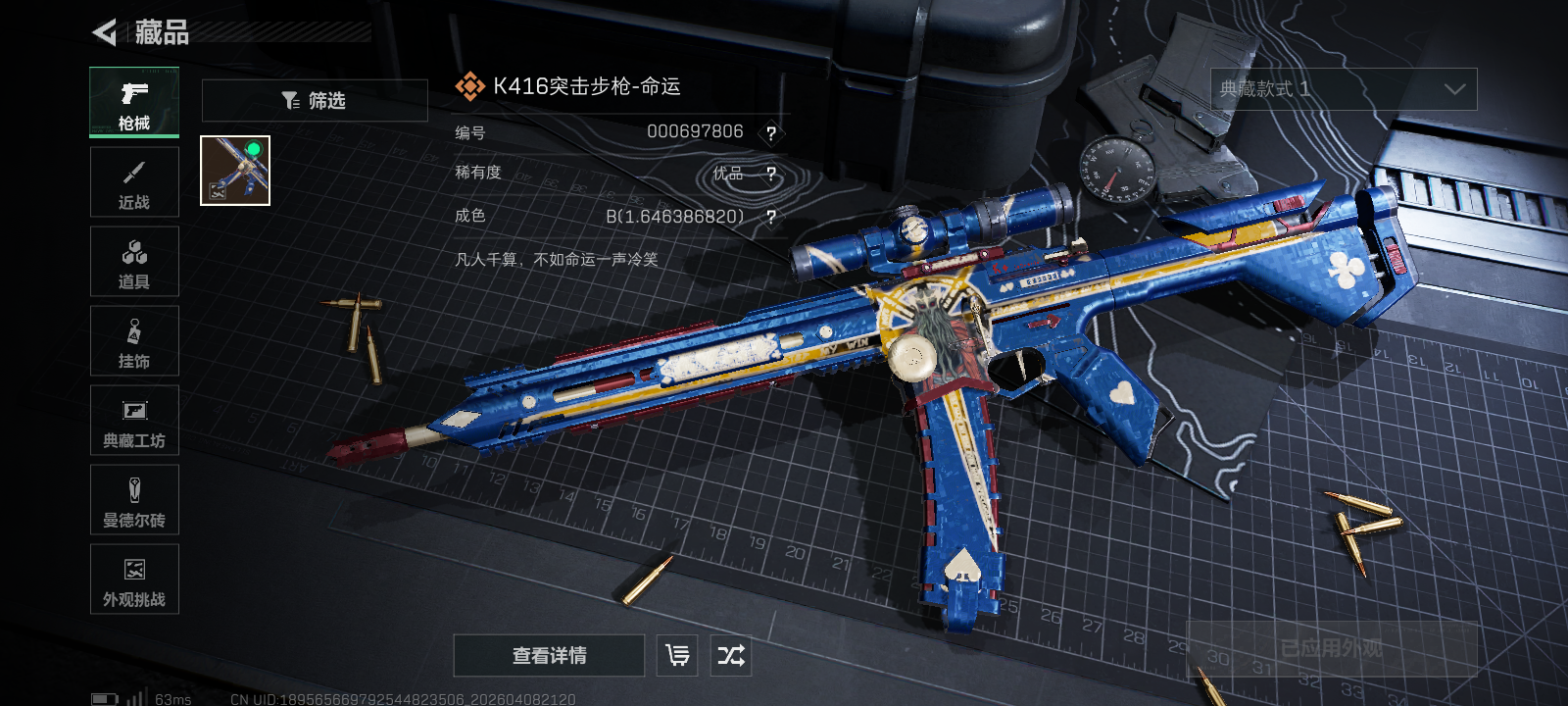Open the 筛选 filter options
The width and height of the screenshot is (1568, 706).
[315, 100]
